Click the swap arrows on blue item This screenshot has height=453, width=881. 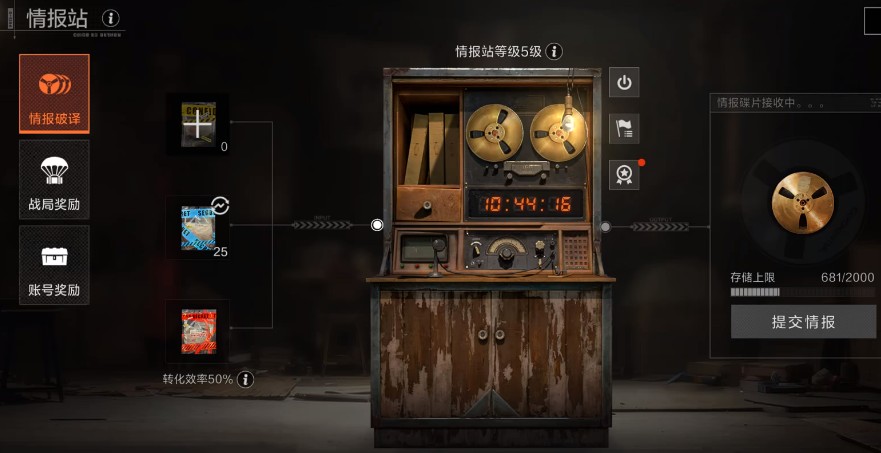click(221, 206)
